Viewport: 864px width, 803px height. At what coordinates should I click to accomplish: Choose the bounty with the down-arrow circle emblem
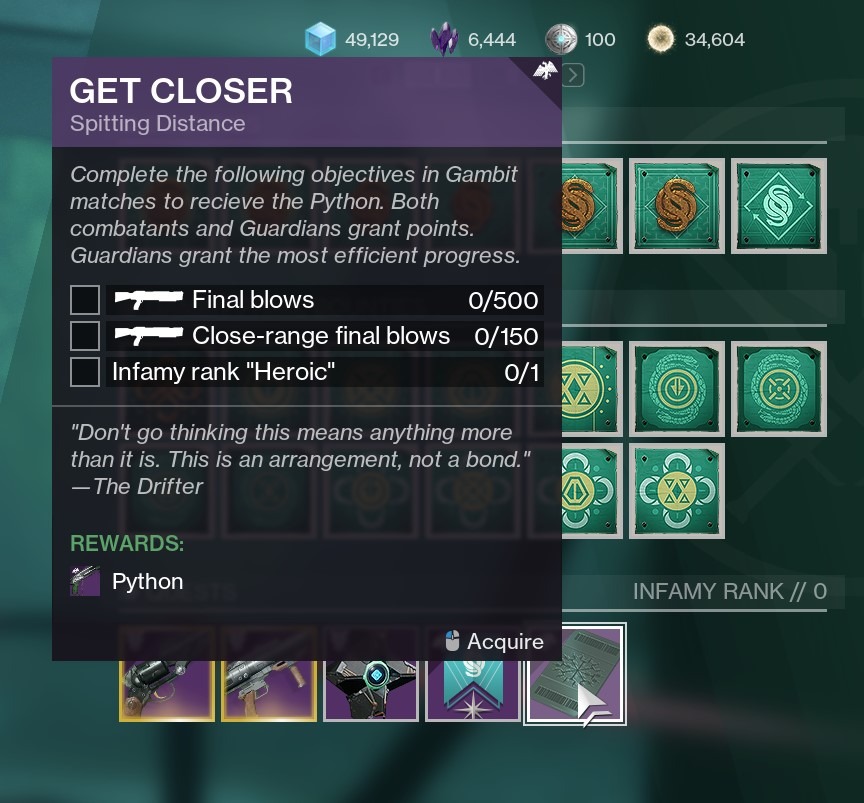pyautogui.click(x=677, y=389)
